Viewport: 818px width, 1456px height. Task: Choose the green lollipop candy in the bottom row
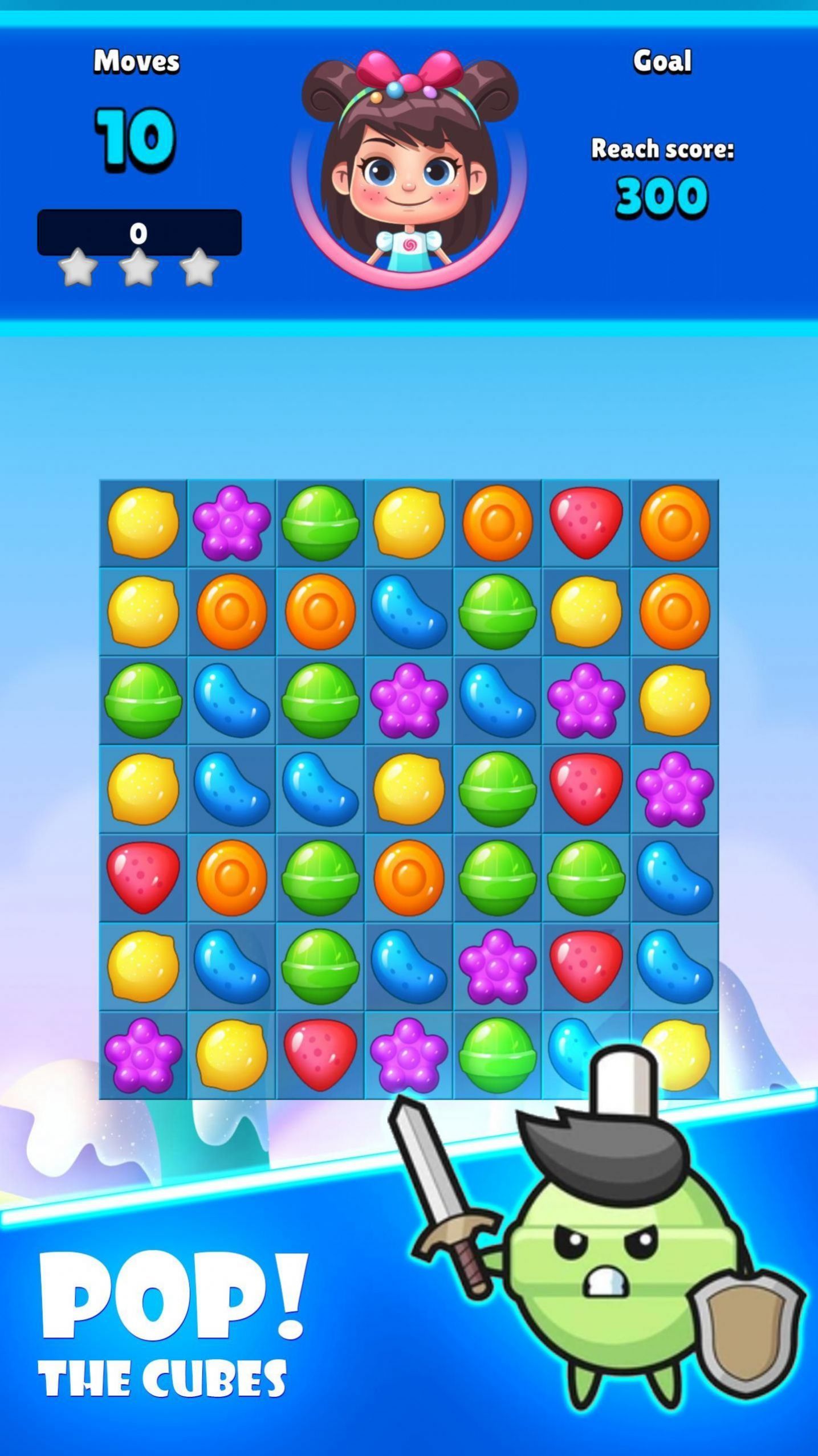[x=497, y=1055]
